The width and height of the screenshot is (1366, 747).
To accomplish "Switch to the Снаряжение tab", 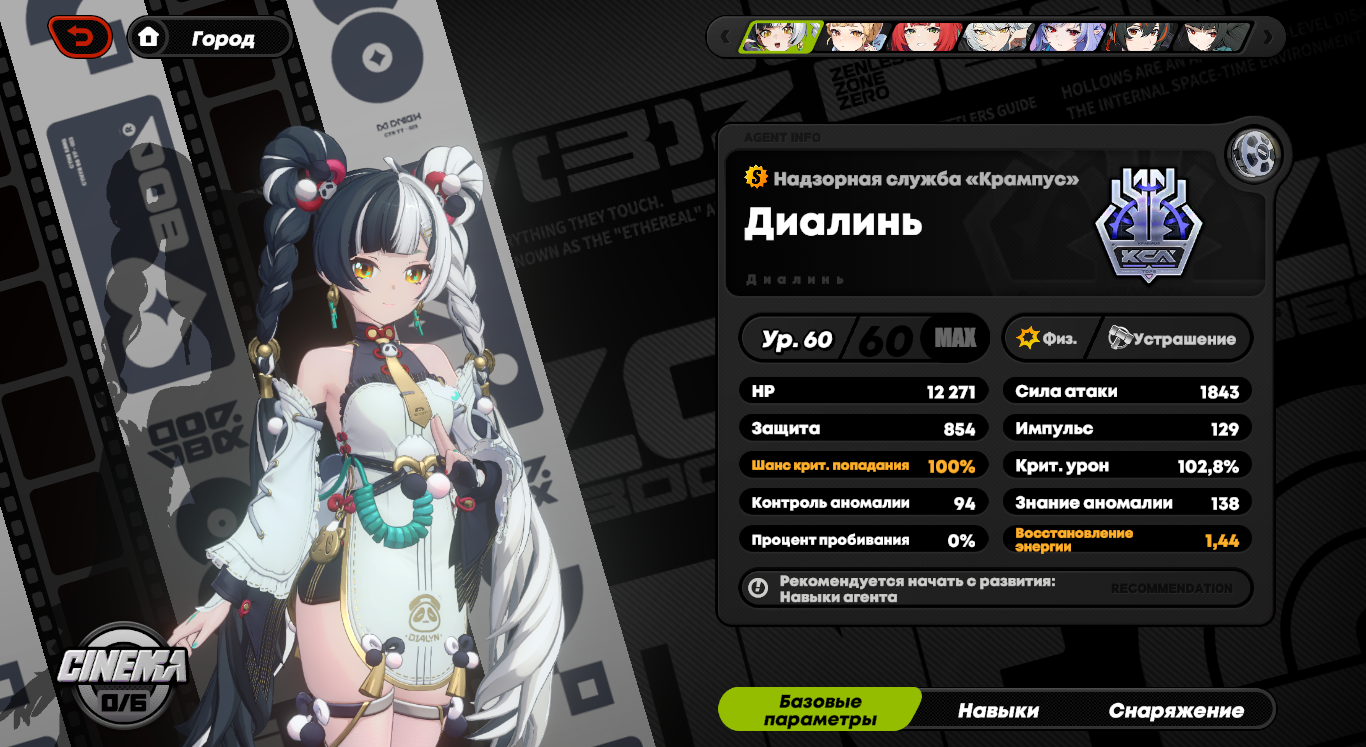I will coord(1176,710).
